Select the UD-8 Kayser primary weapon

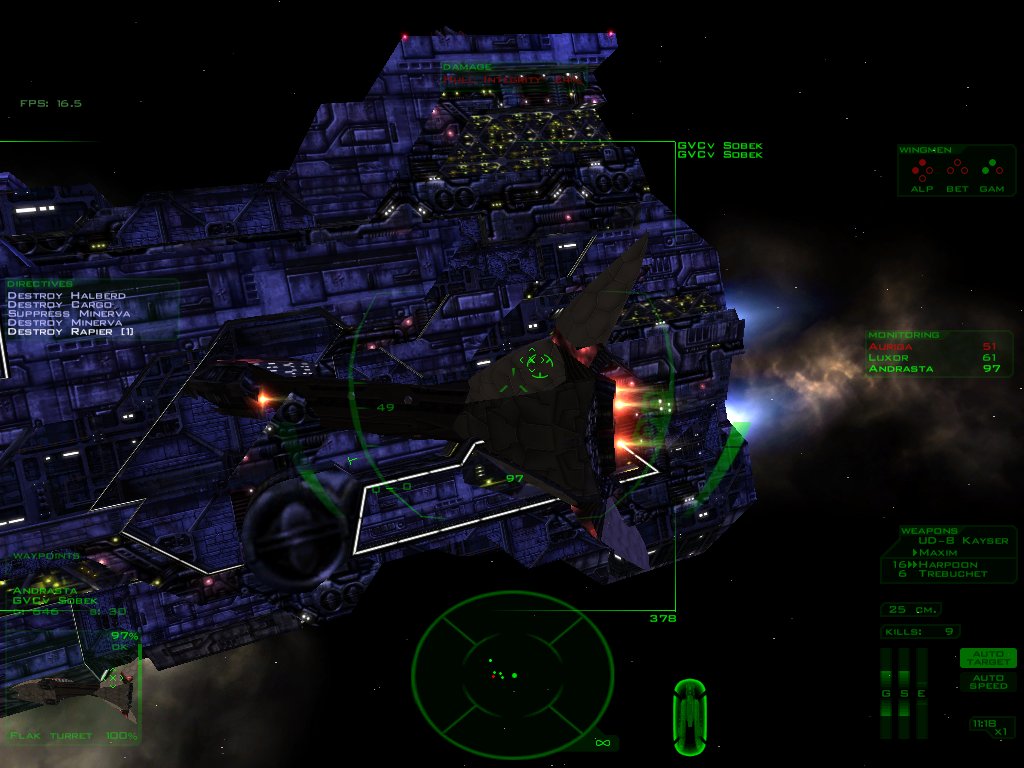click(x=963, y=541)
